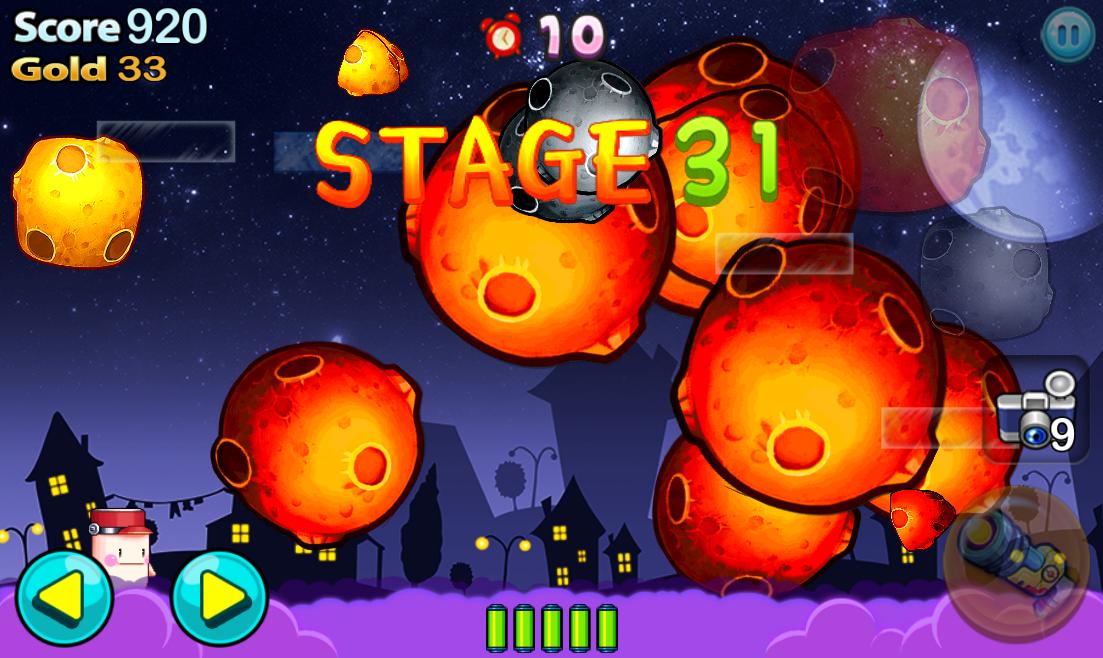Fire the cannon weapon button
The height and width of the screenshot is (658, 1103).
[1015, 558]
